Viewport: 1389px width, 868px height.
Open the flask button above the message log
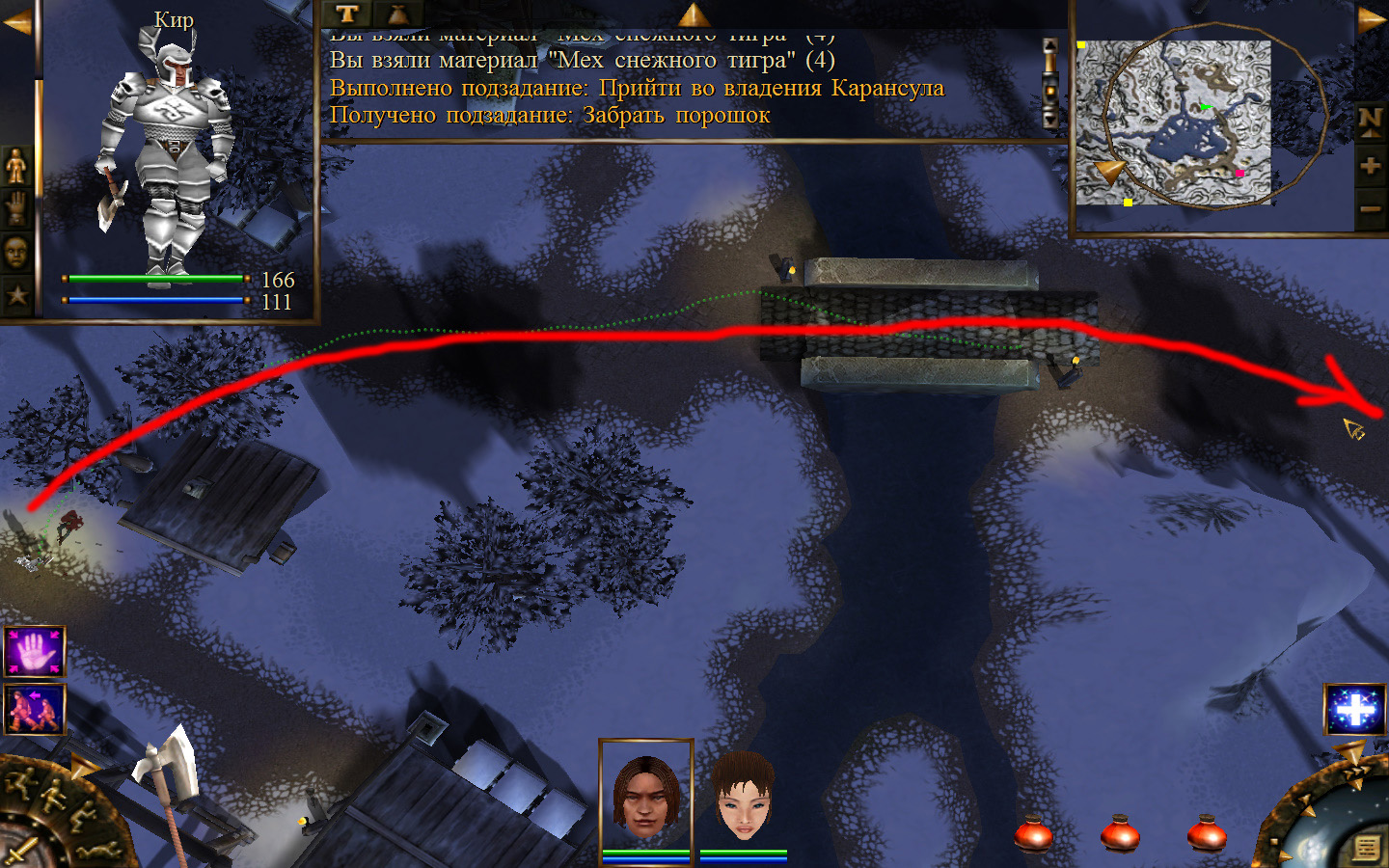397,14
